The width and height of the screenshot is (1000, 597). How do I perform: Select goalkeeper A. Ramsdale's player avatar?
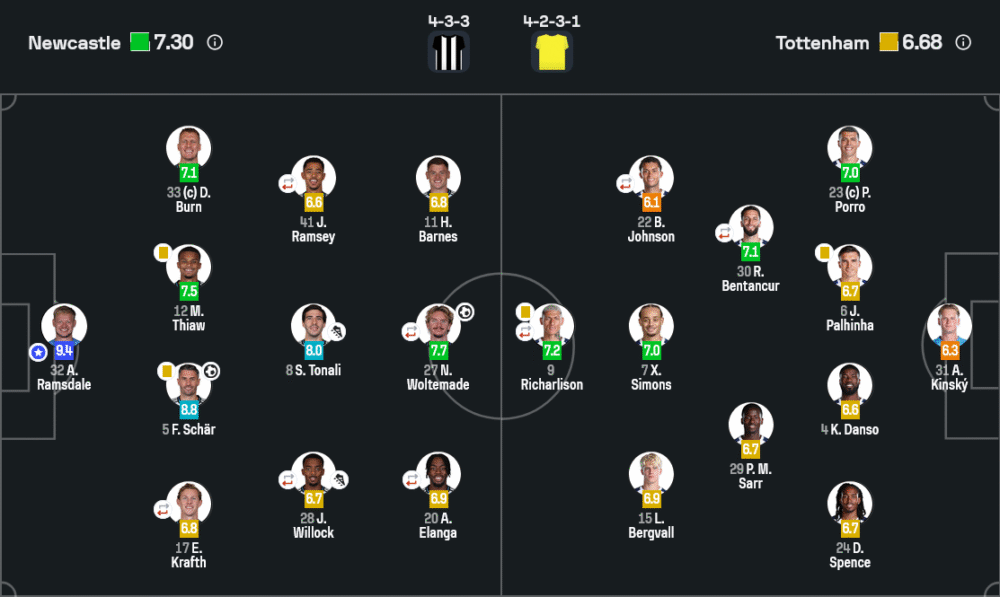pos(64,325)
